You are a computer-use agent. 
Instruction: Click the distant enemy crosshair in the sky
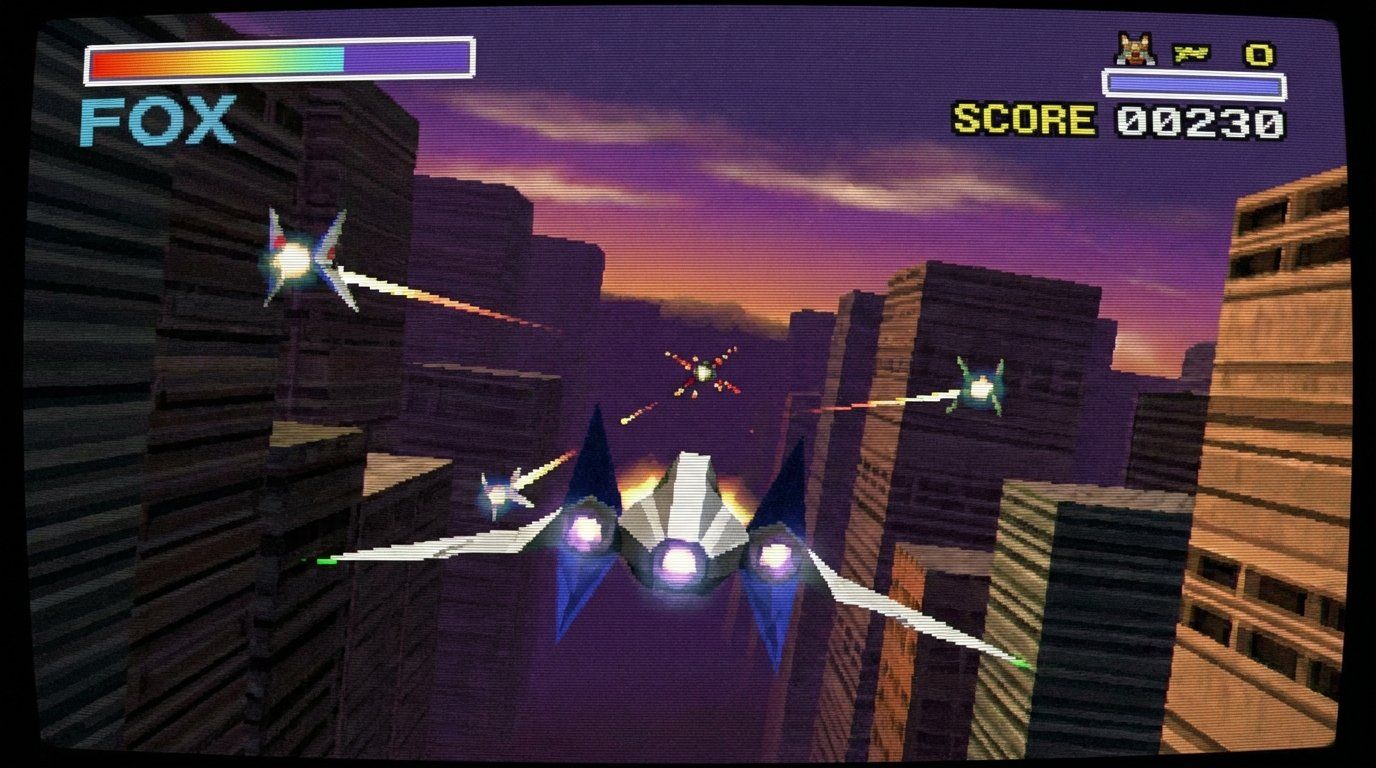(707, 370)
